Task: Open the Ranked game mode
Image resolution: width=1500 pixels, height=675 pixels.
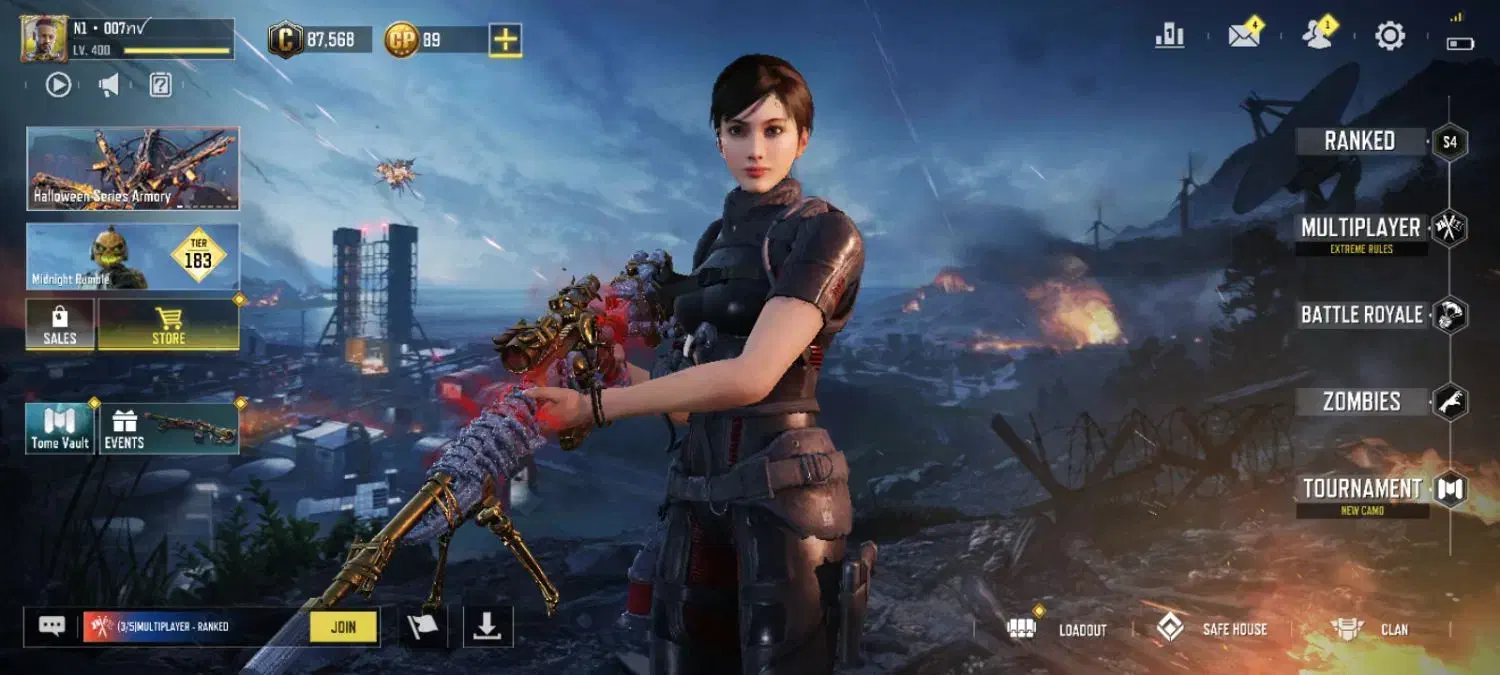Action: tap(1360, 141)
